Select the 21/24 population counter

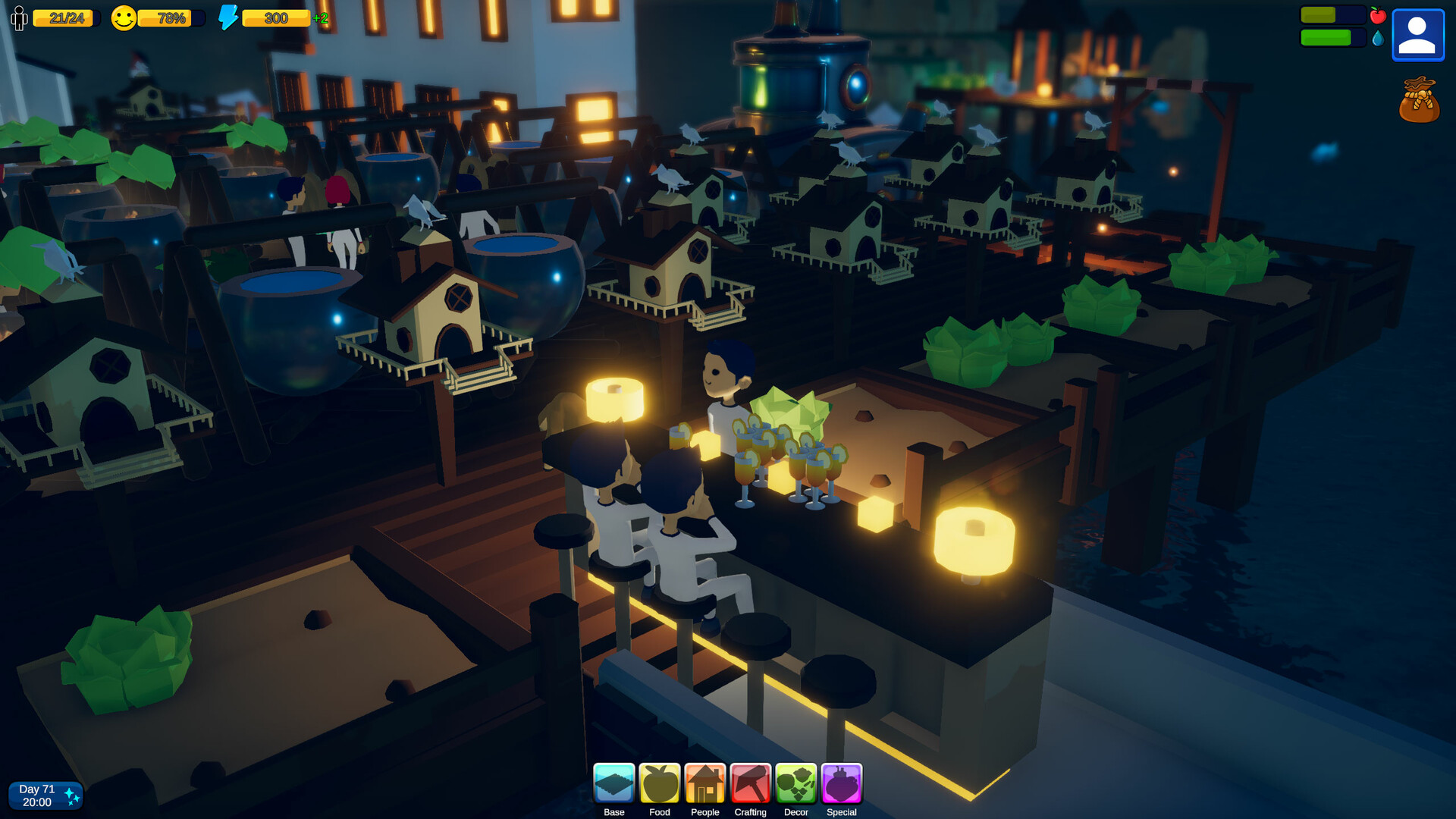[66, 17]
